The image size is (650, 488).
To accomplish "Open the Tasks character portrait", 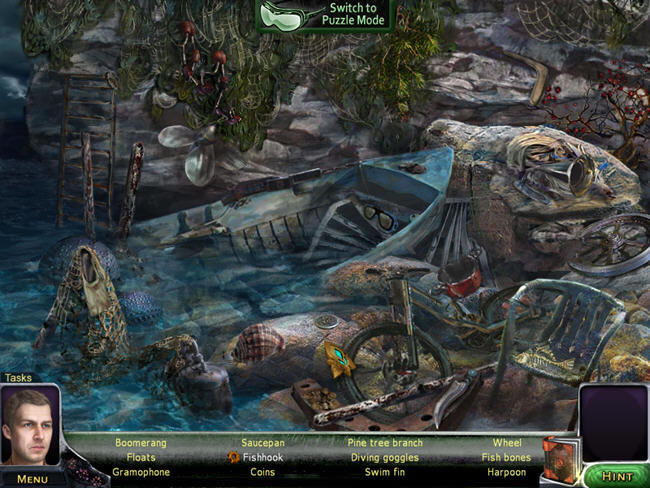I will coord(30,427).
